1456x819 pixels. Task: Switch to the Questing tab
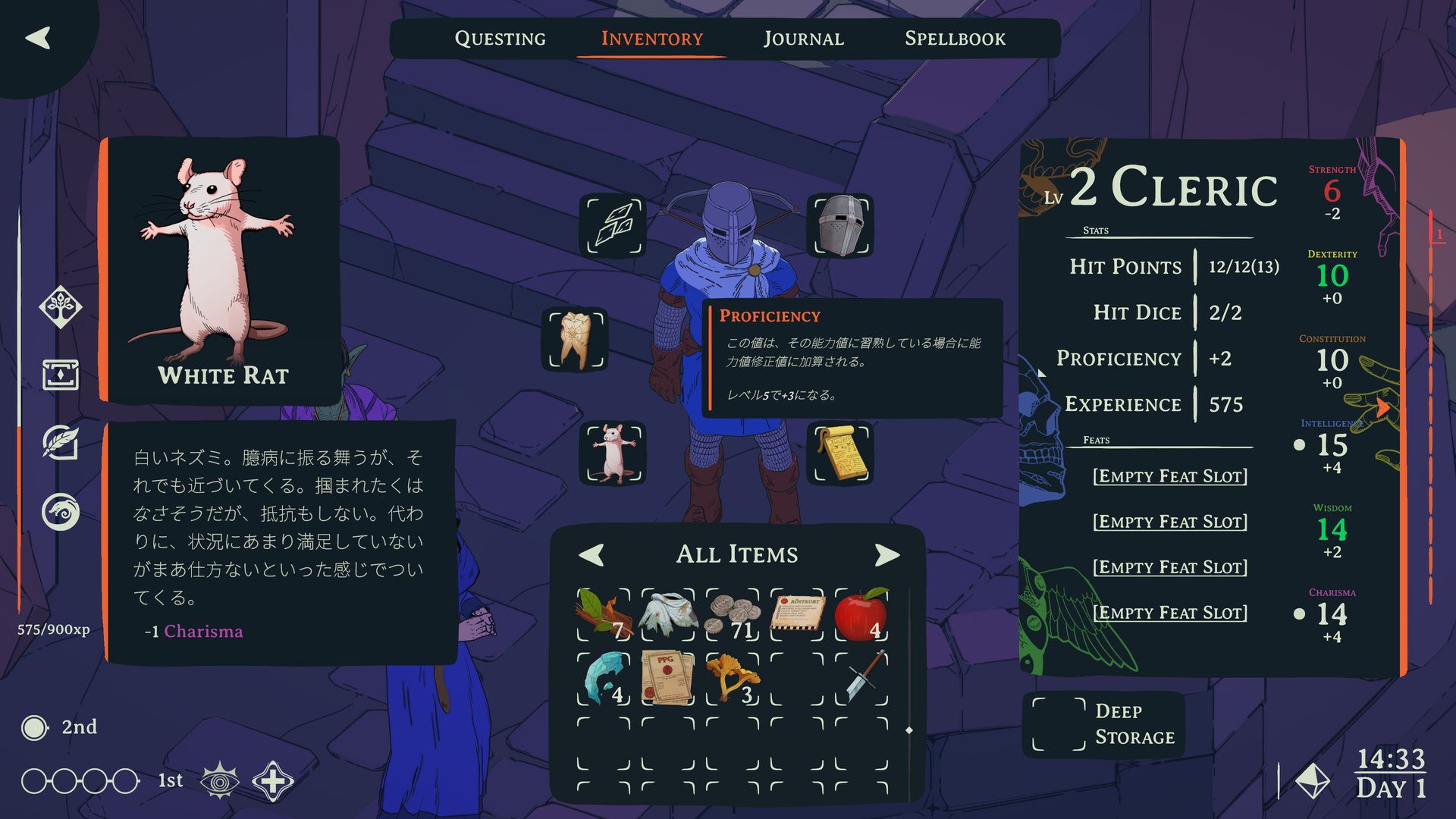[500, 39]
